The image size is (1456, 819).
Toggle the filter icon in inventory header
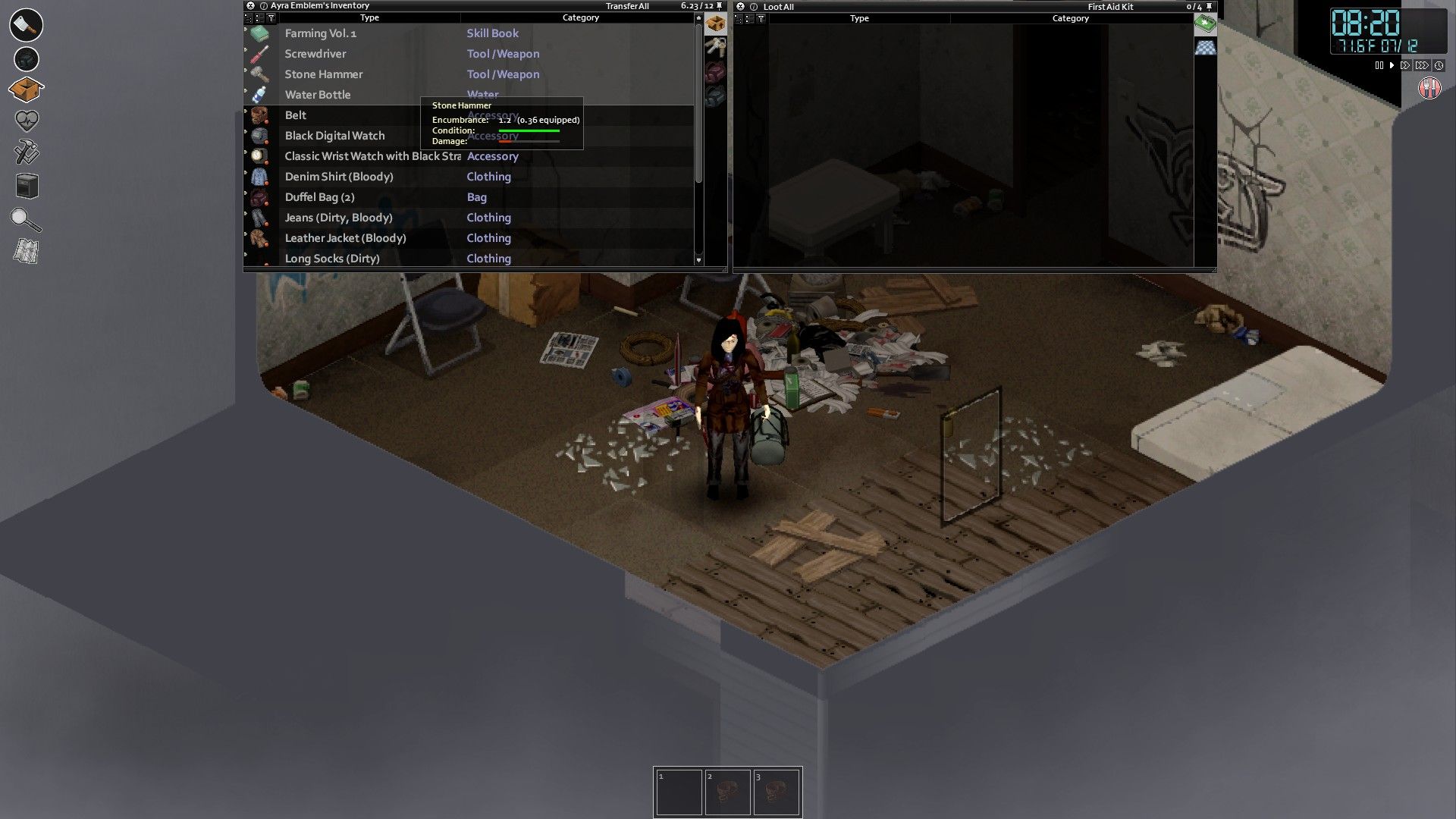click(269, 17)
